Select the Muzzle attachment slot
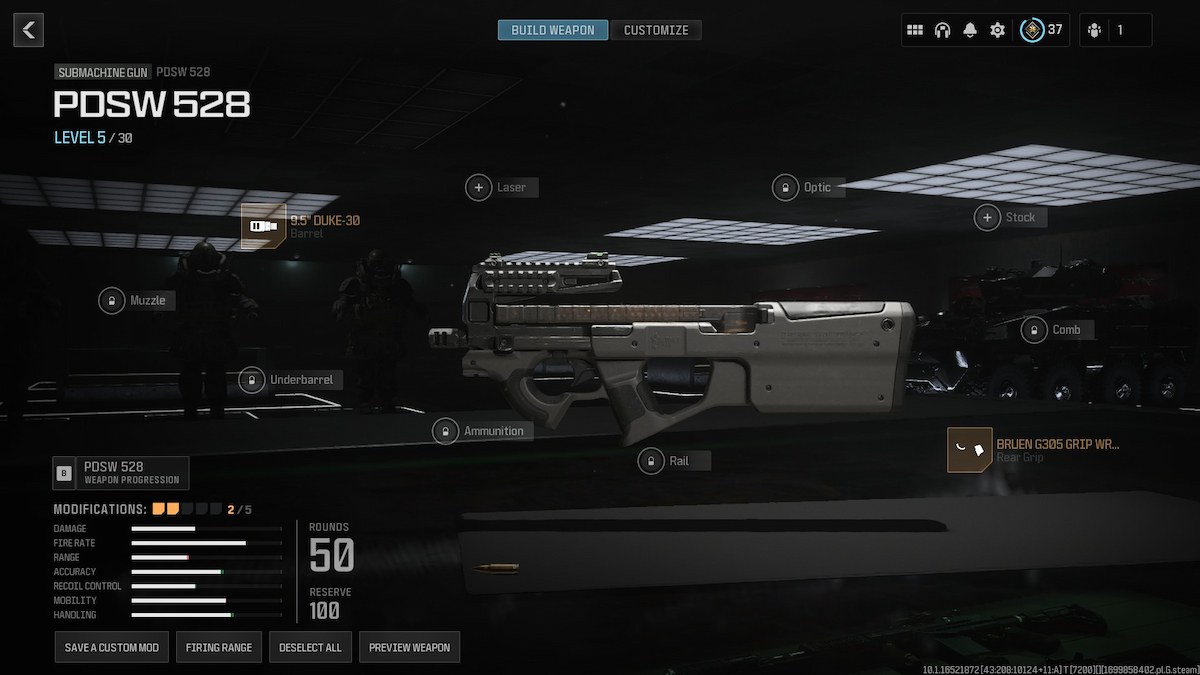This screenshot has width=1200, height=675. (112, 300)
